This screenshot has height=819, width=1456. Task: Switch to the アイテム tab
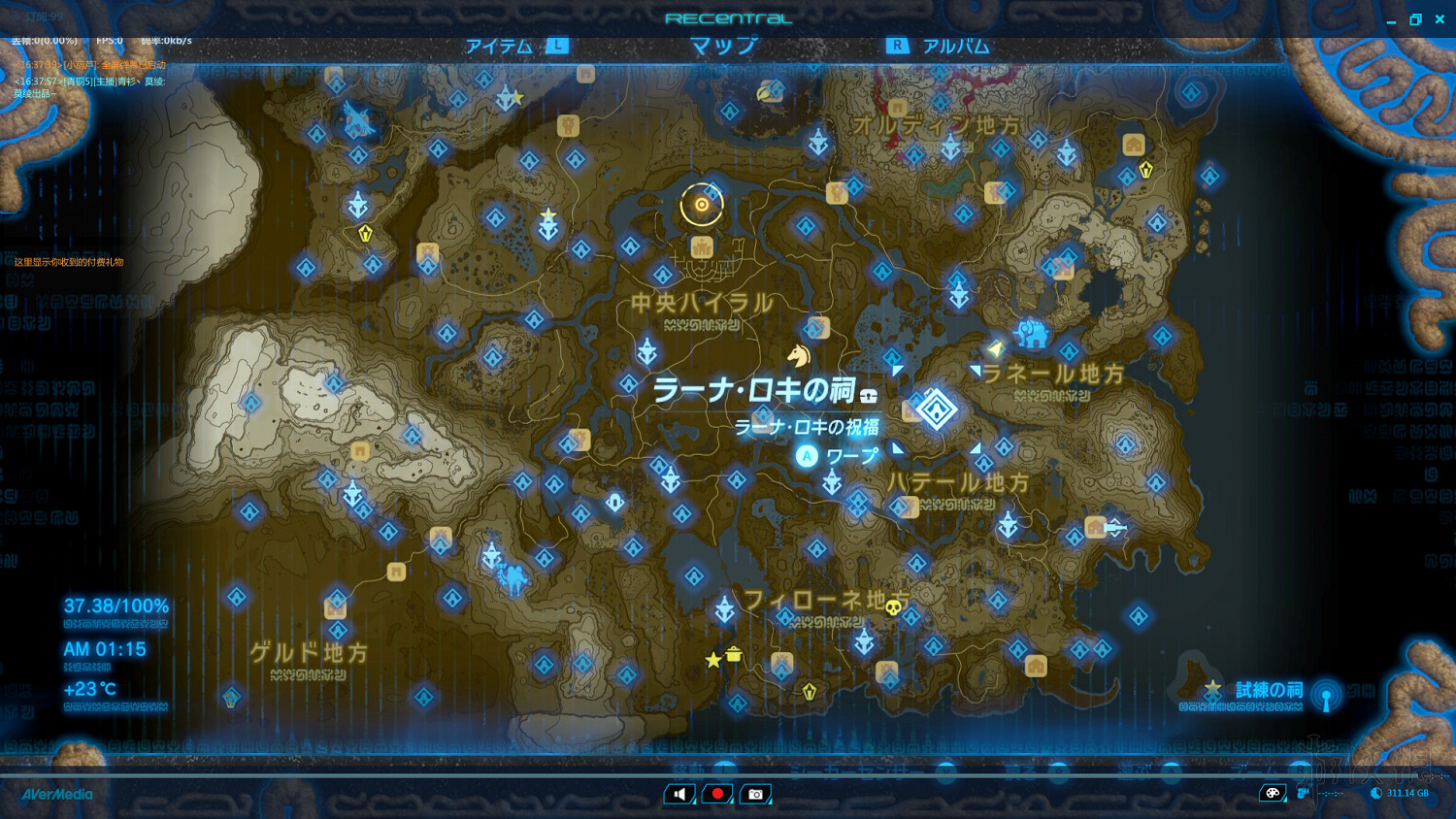point(498,45)
